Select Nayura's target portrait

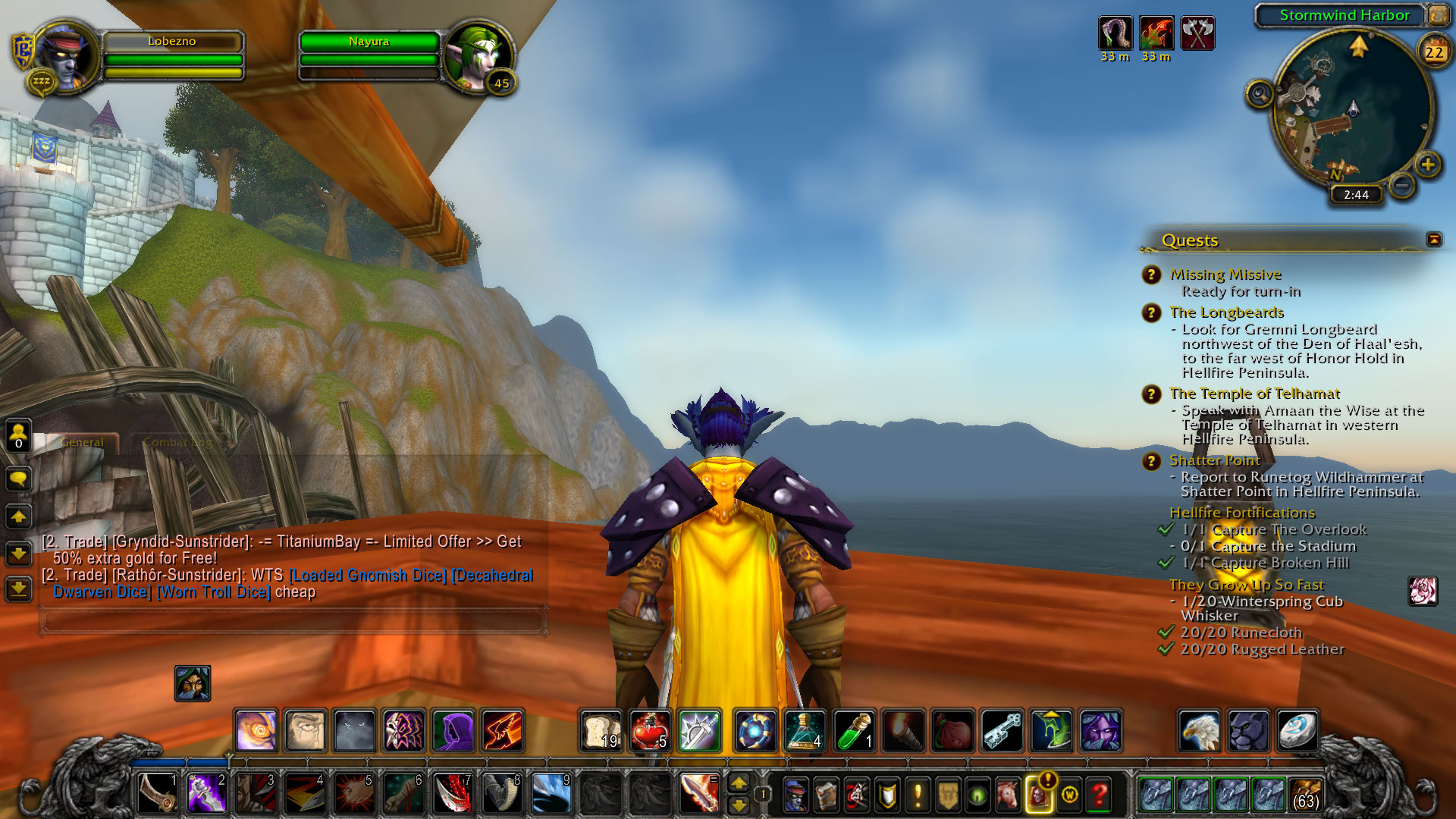tap(478, 56)
